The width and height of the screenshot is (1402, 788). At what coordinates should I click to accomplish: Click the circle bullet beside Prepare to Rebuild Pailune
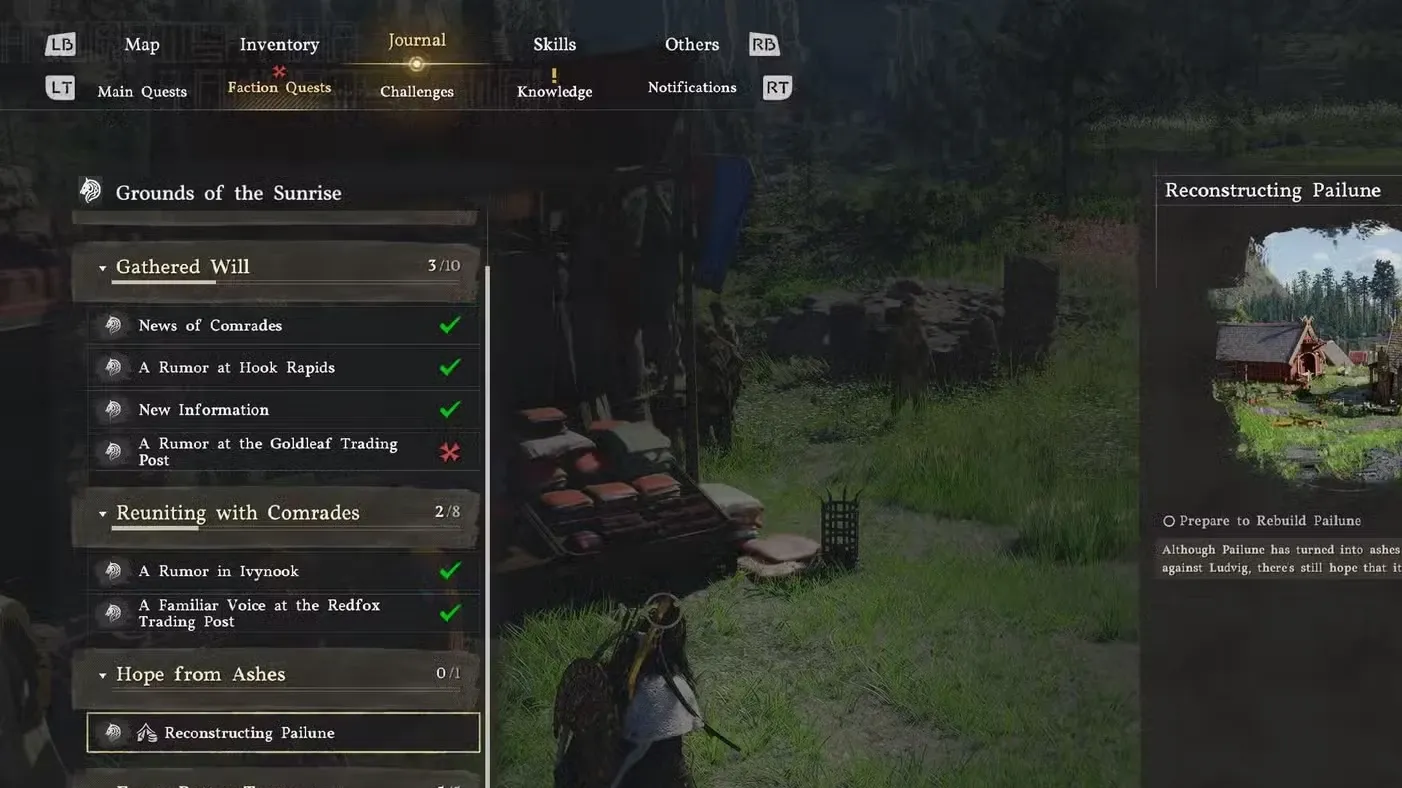(x=1168, y=520)
